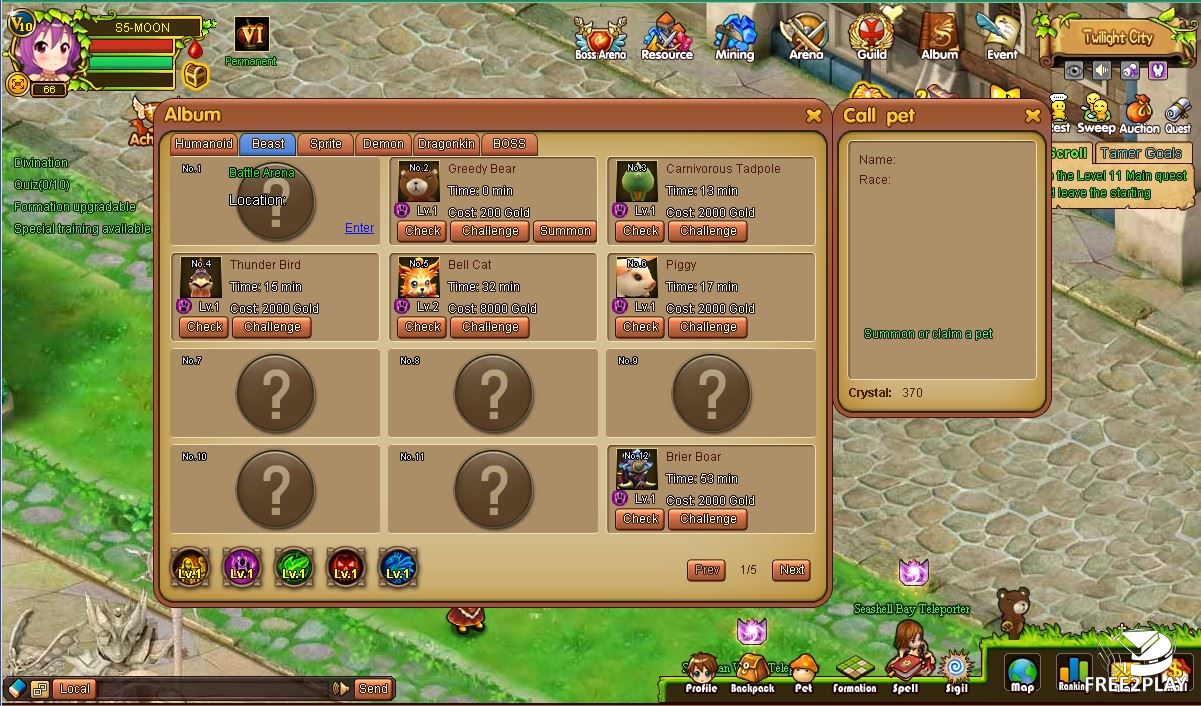This screenshot has height=706, width=1201.
Task: Open the Boss Arena menu
Action: [600, 39]
